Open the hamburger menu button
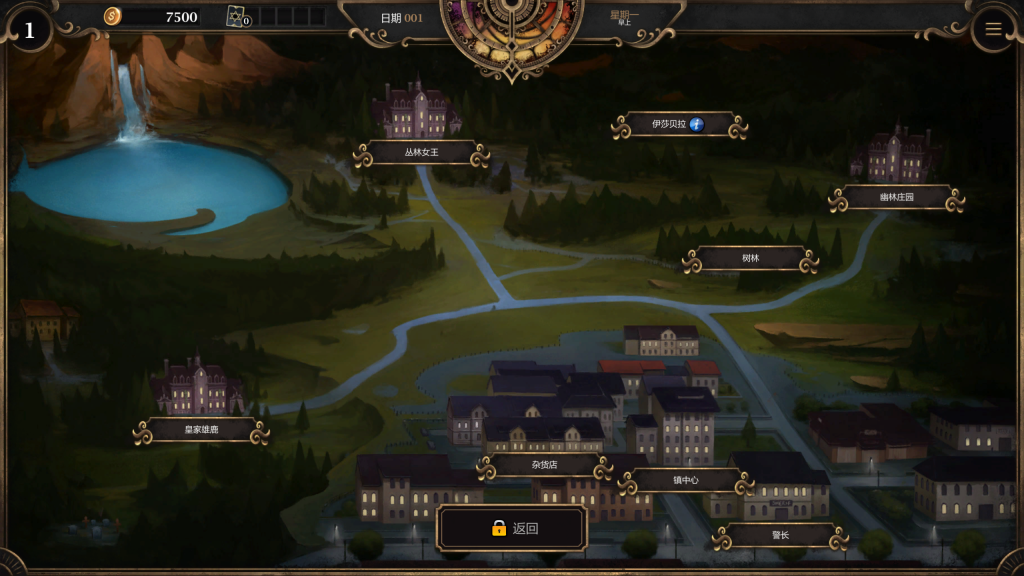1024x576 pixels. click(993, 29)
